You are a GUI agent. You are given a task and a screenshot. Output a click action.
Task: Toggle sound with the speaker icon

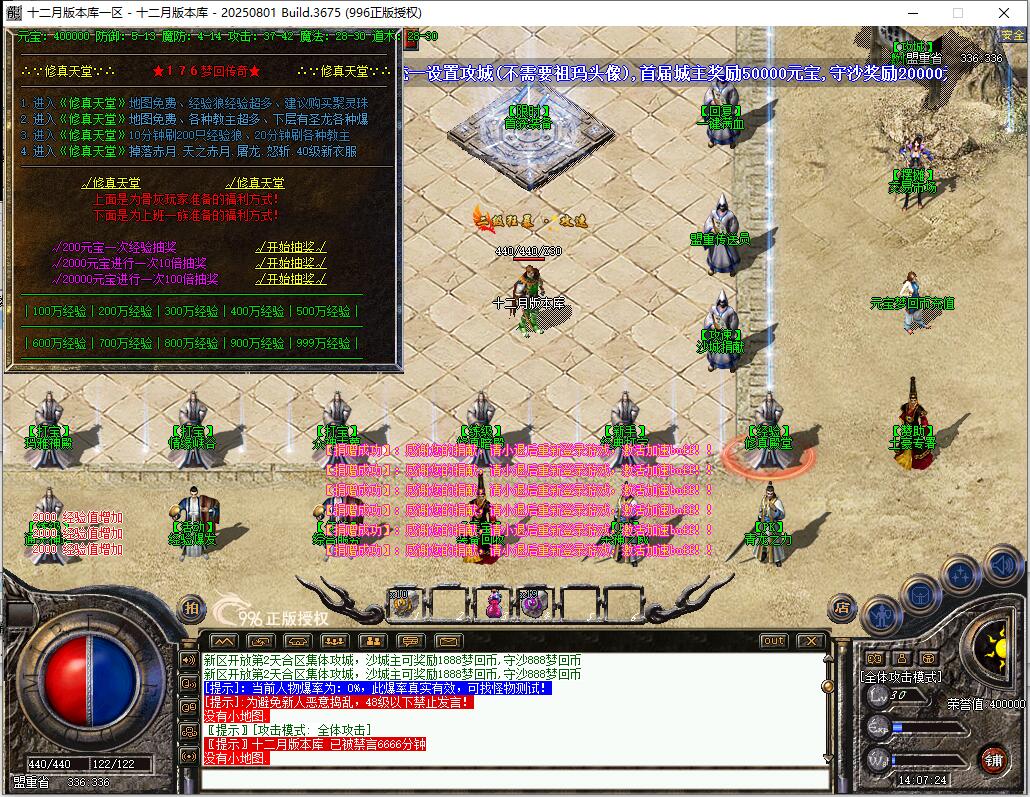pyautogui.click(x=1003, y=566)
